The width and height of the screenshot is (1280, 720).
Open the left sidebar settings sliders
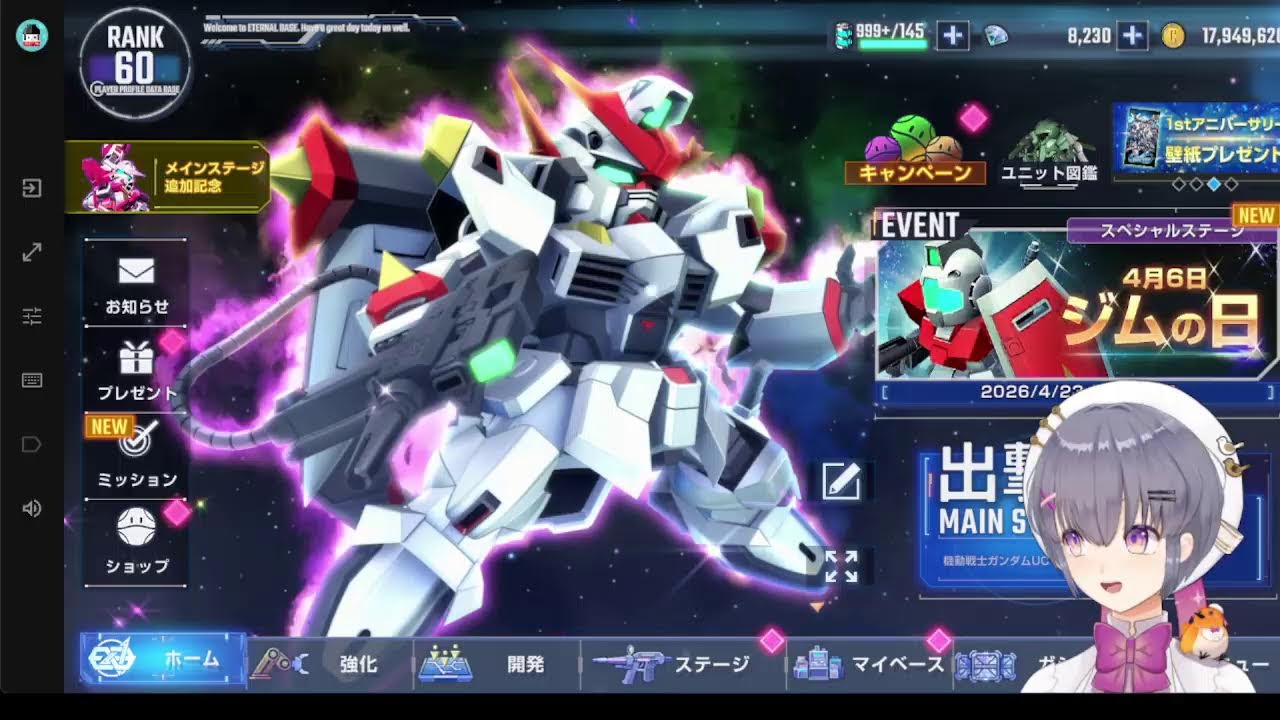coord(32,316)
